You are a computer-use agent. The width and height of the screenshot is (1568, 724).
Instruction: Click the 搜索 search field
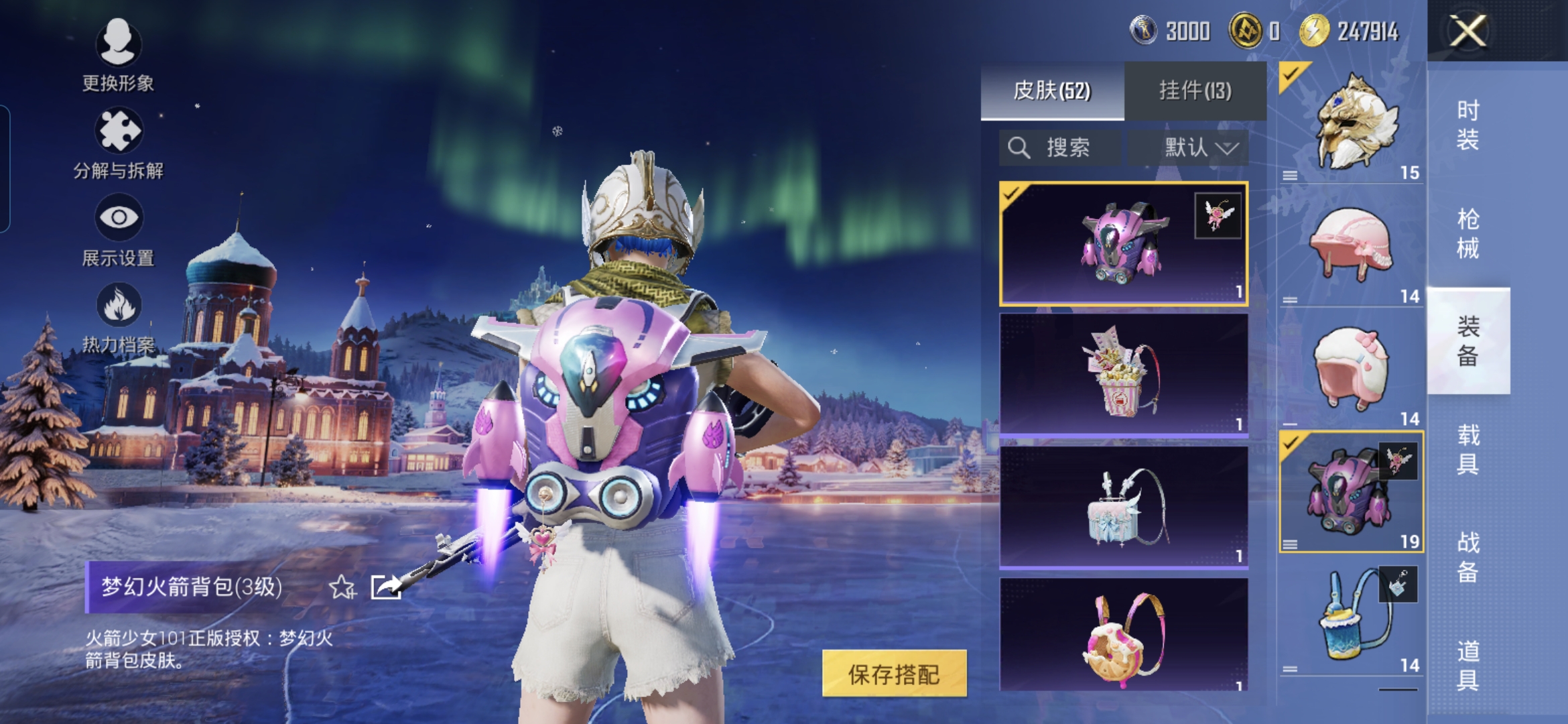point(1060,147)
